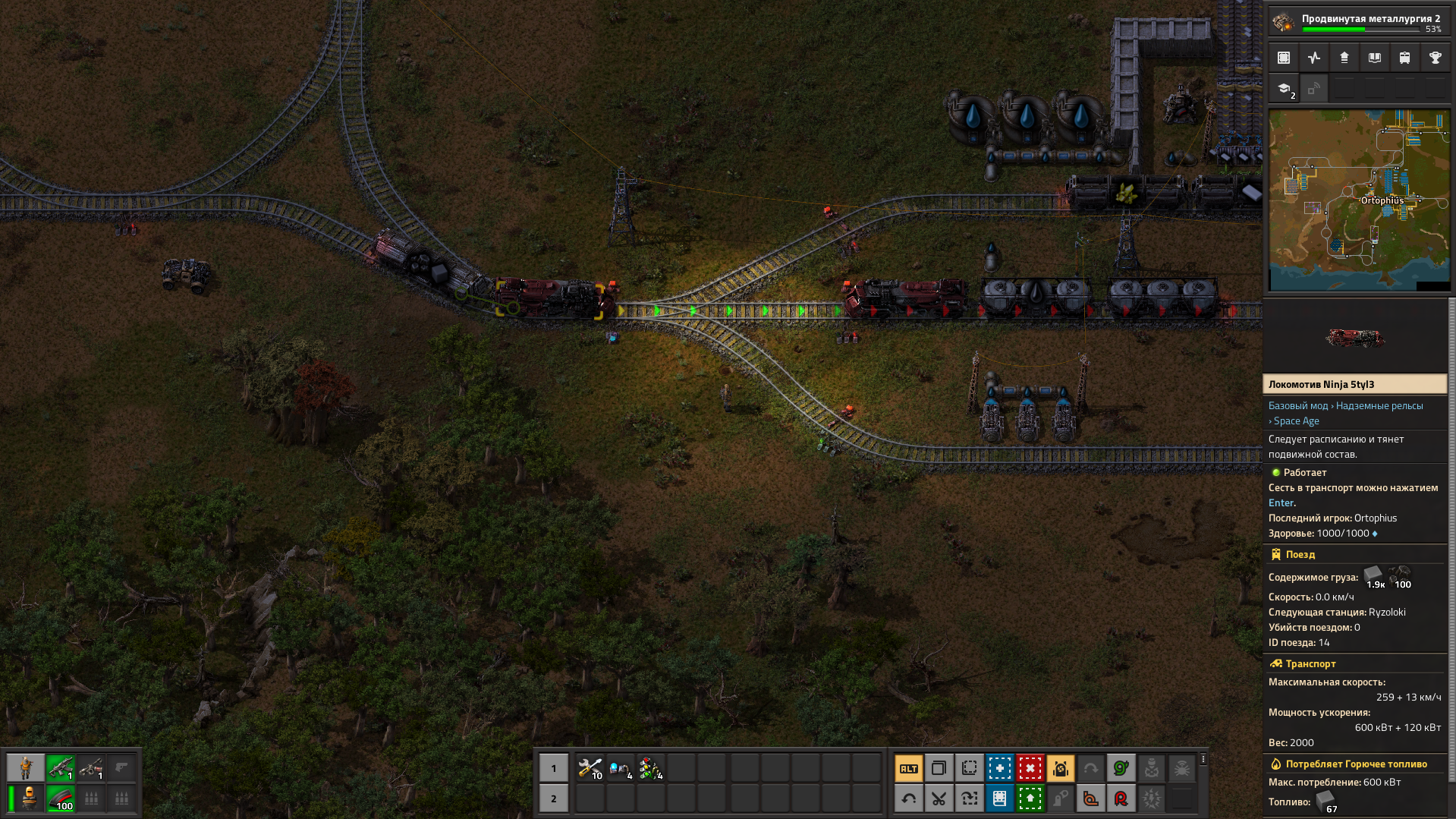Viewport: 1456px width, 819px height.
Task: Select the red deconstruction planner button
Action: point(1030,768)
